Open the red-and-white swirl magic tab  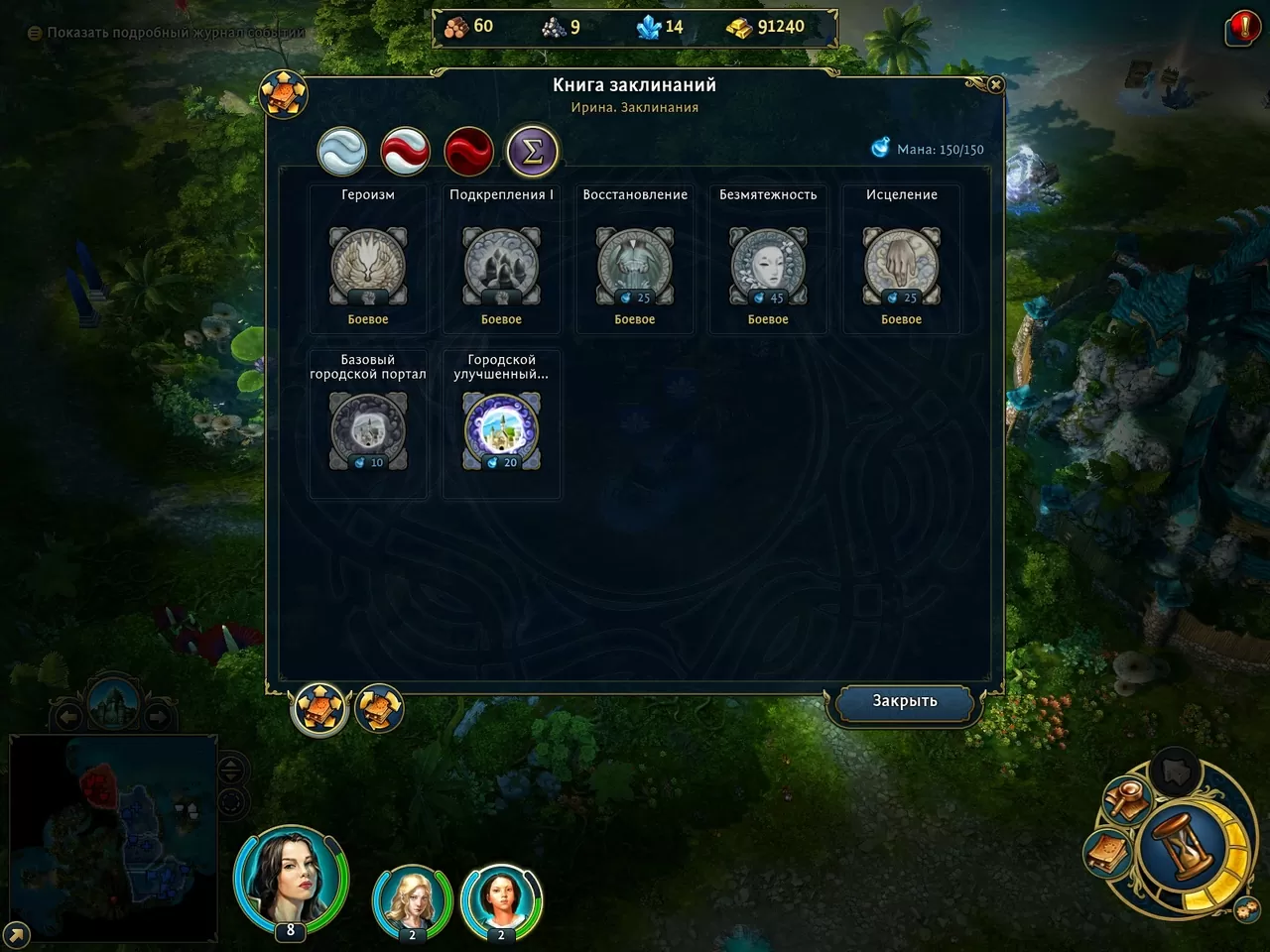(405, 152)
